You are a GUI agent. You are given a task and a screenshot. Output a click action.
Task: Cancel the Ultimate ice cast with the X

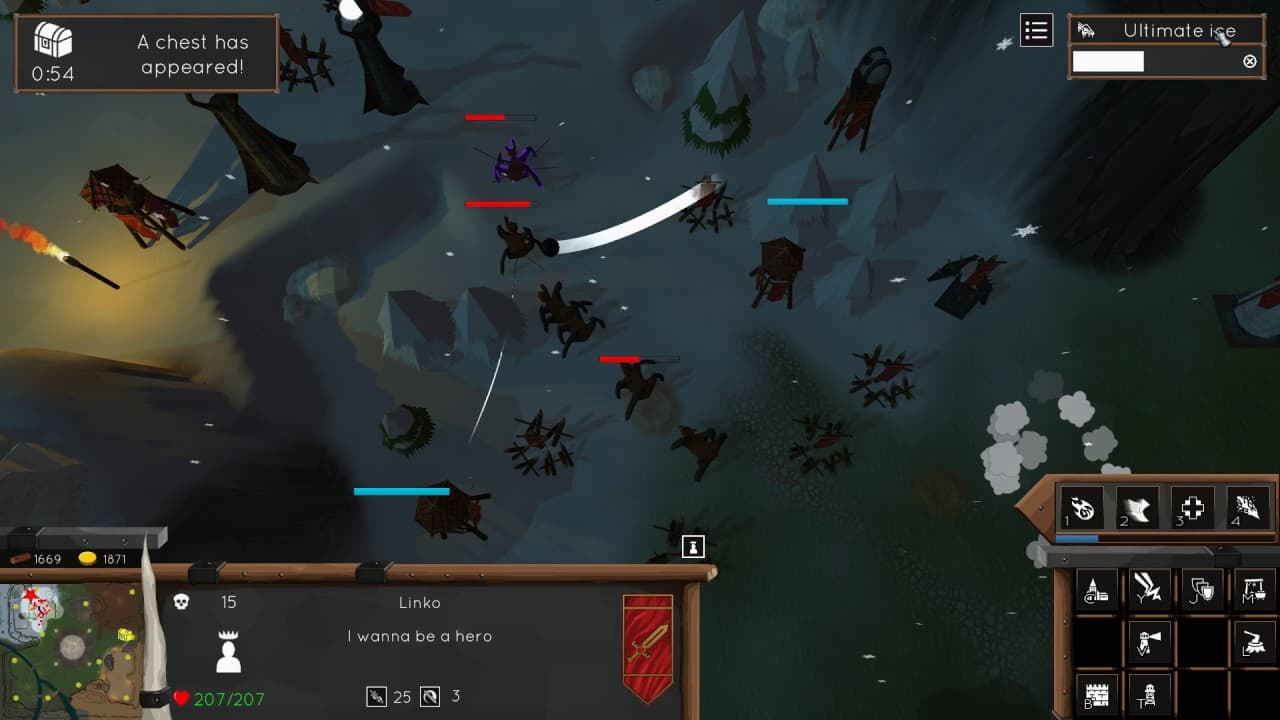1249,61
